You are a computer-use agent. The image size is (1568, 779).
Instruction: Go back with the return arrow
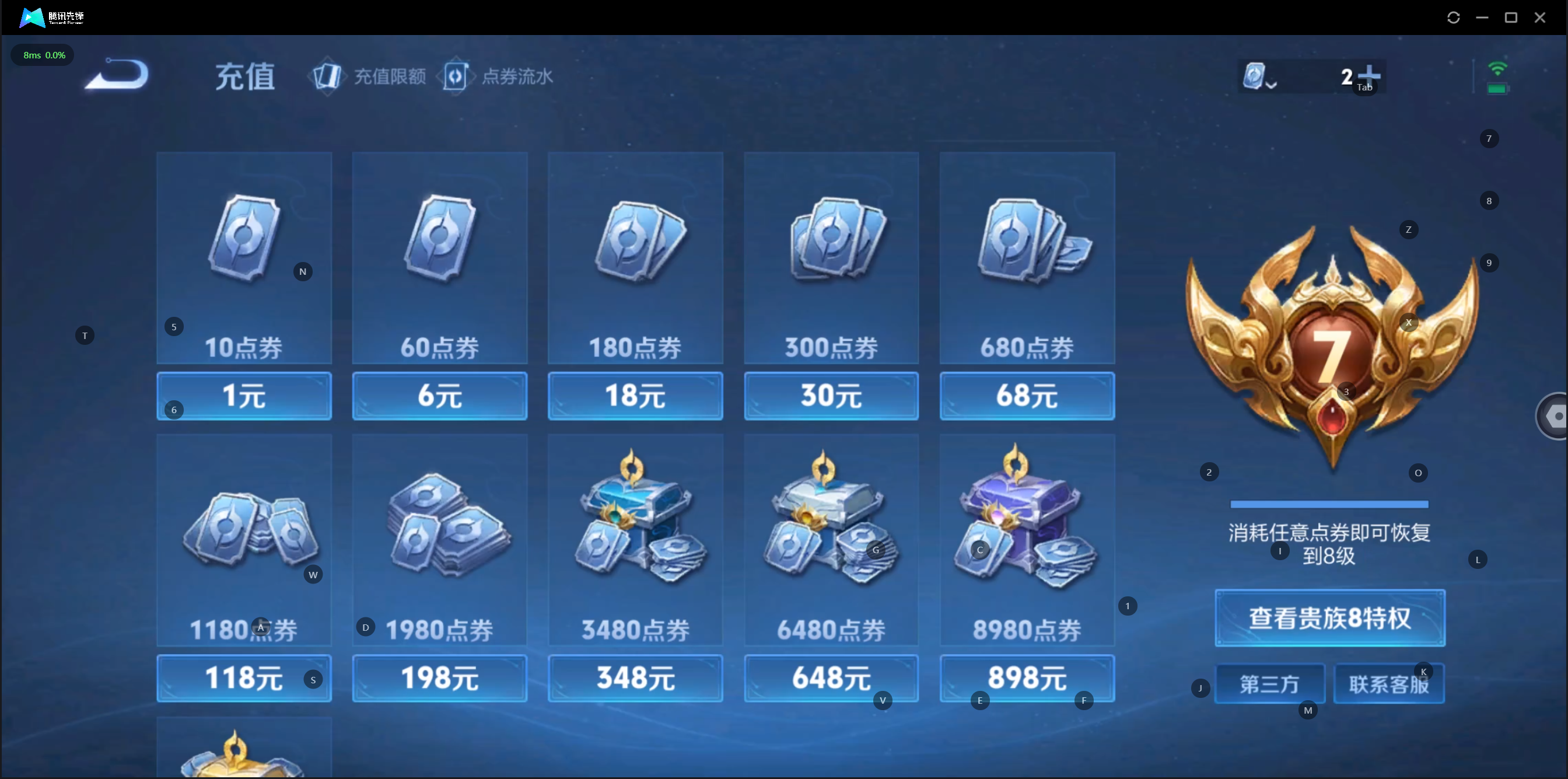117,75
